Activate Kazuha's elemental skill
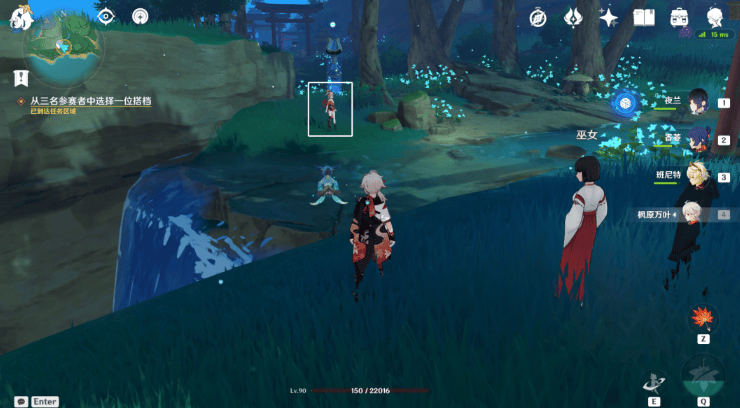740x408 pixels. 655,382
